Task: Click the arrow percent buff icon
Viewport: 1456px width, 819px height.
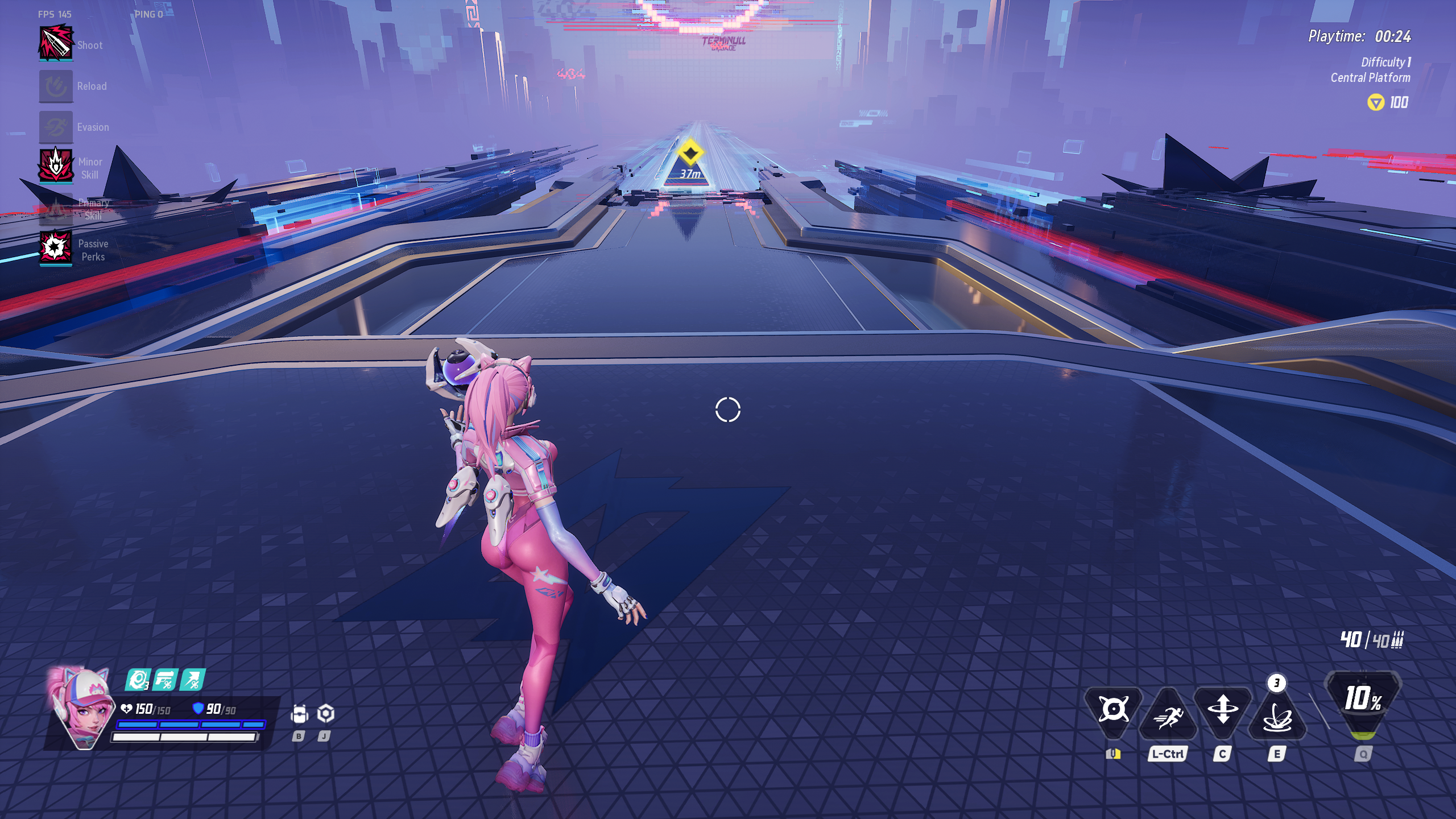Action: click(192, 680)
